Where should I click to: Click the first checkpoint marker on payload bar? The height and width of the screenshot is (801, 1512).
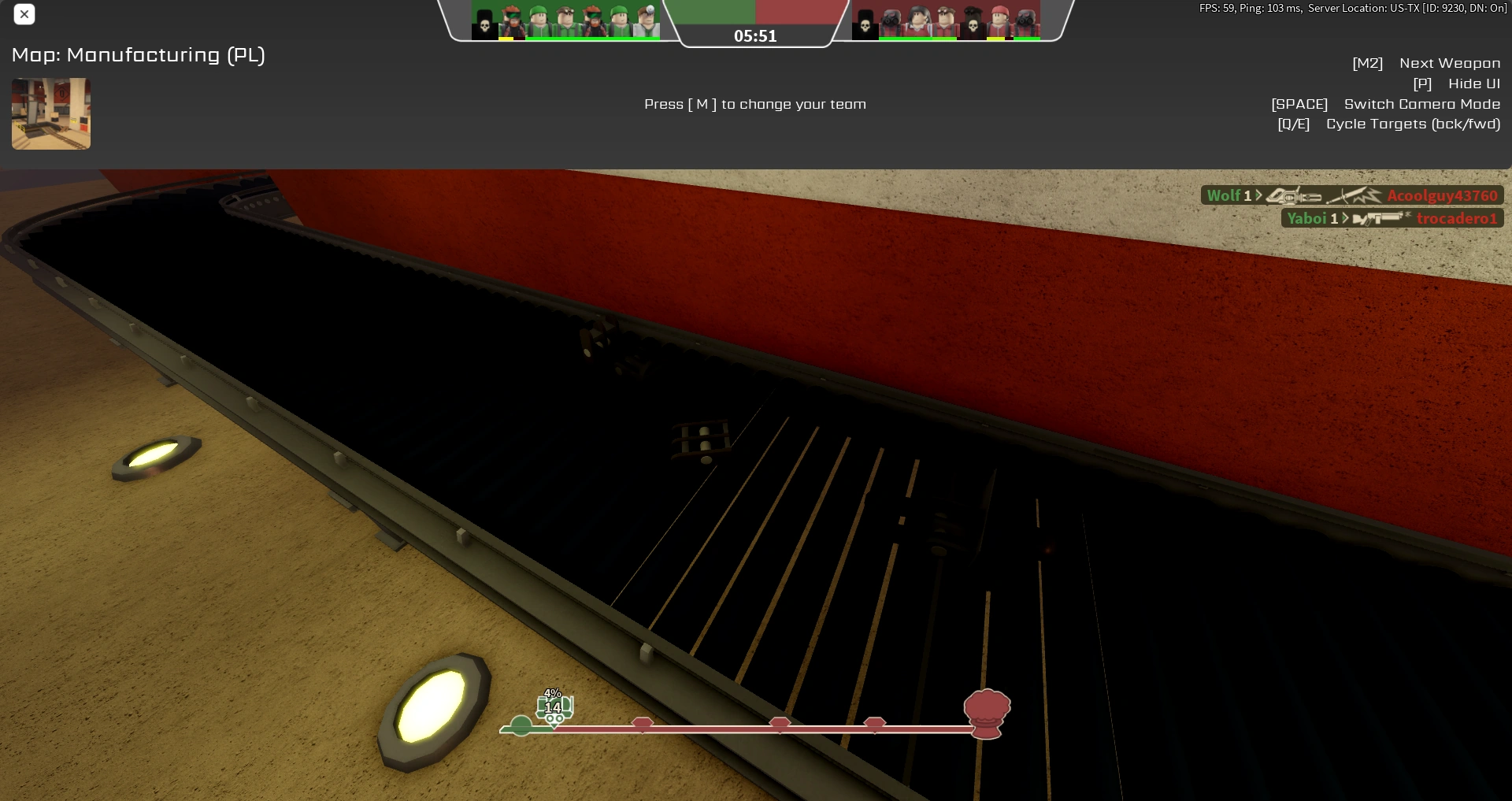pos(644,722)
